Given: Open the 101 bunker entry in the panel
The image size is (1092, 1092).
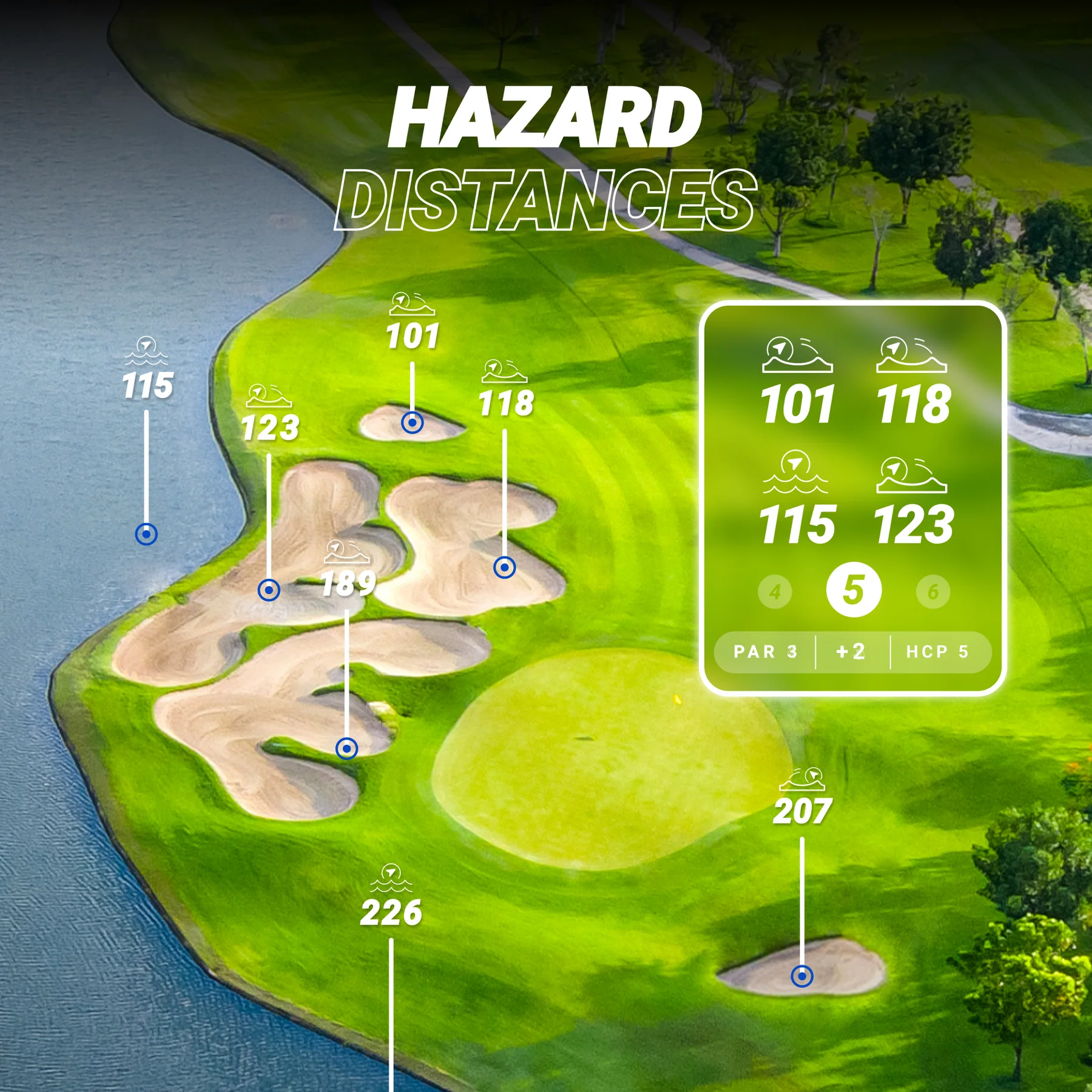Looking at the screenshot, I should pyautogui.click(x=798, y=405).
